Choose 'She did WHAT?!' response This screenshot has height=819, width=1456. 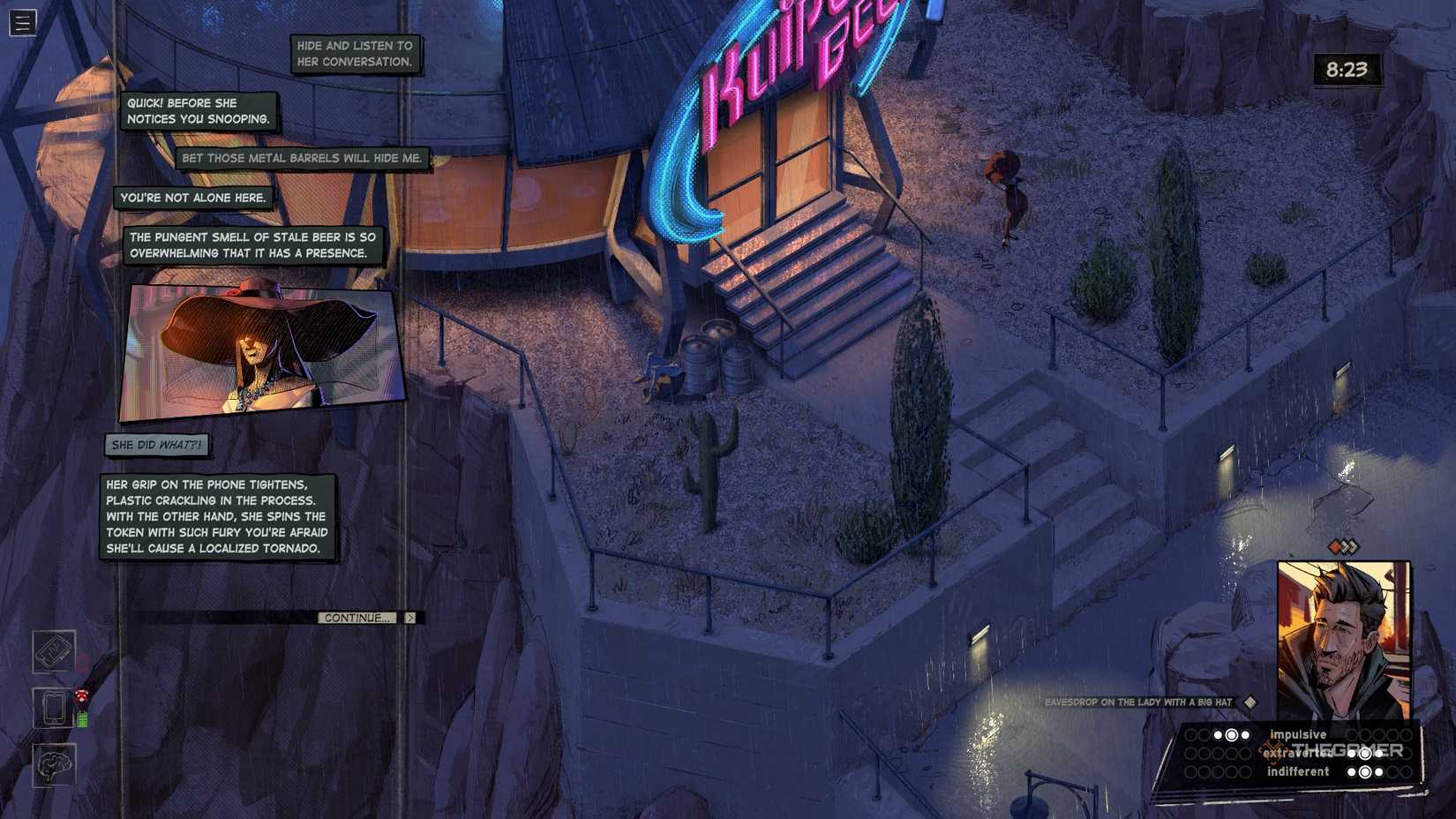pos(157,446)
